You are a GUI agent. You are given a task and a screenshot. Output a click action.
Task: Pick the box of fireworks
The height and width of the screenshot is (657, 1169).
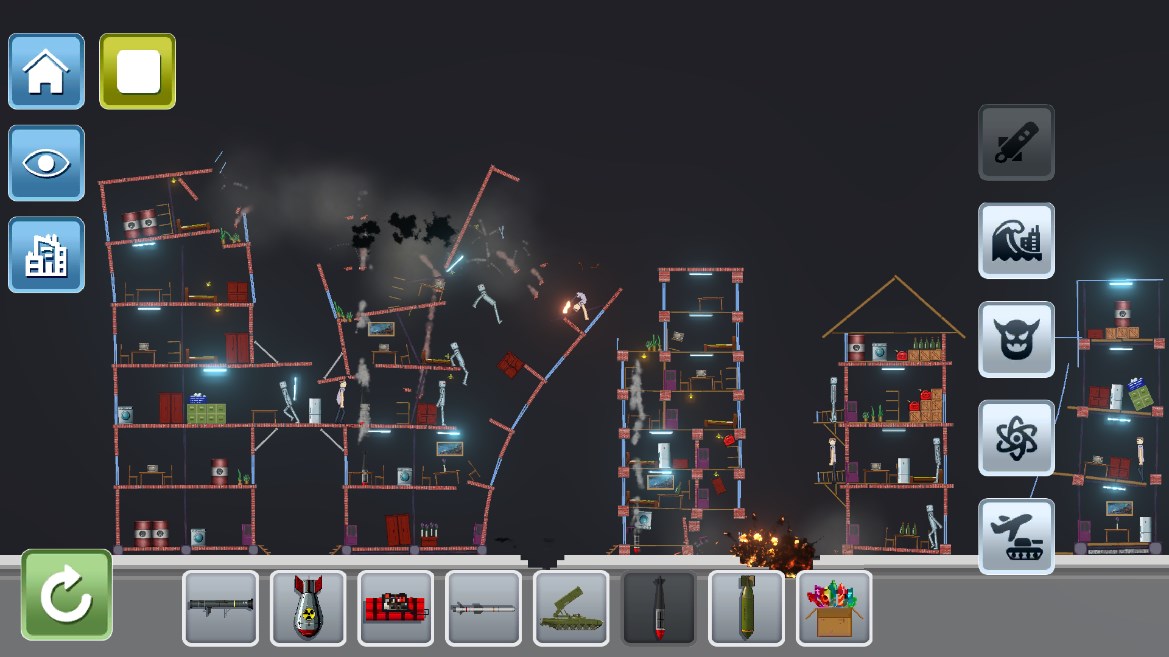coord(834,608)
